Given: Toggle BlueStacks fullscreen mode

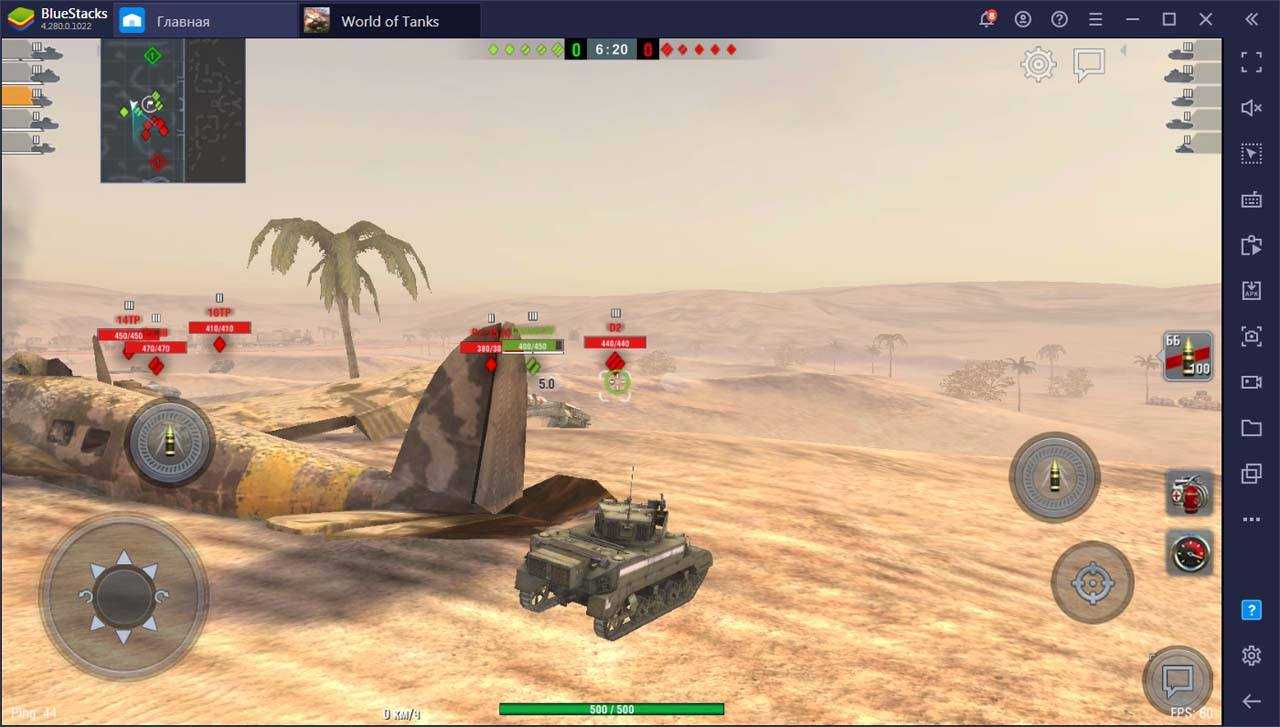Looking at the screenshot, I should click(1251, 62).
